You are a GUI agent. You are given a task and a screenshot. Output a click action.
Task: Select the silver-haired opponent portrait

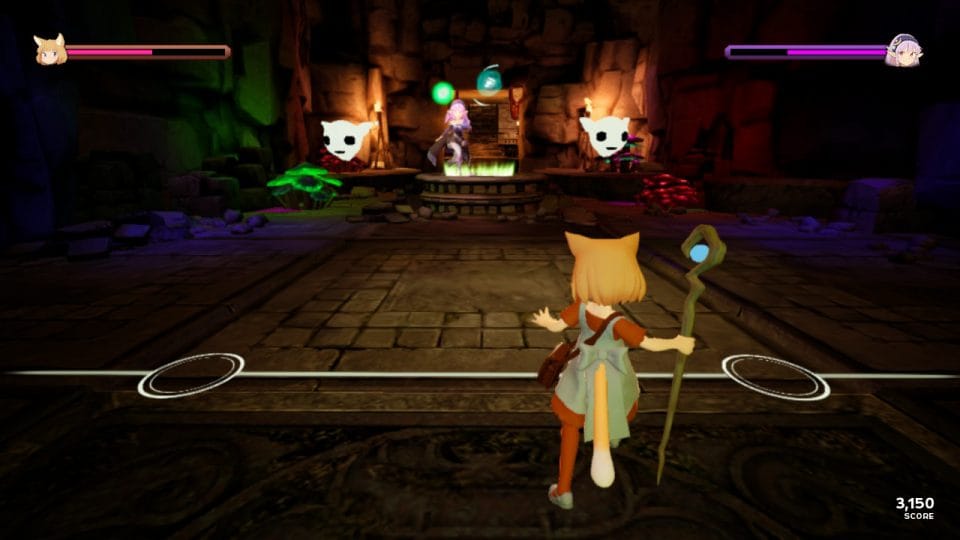click(902, 51)
